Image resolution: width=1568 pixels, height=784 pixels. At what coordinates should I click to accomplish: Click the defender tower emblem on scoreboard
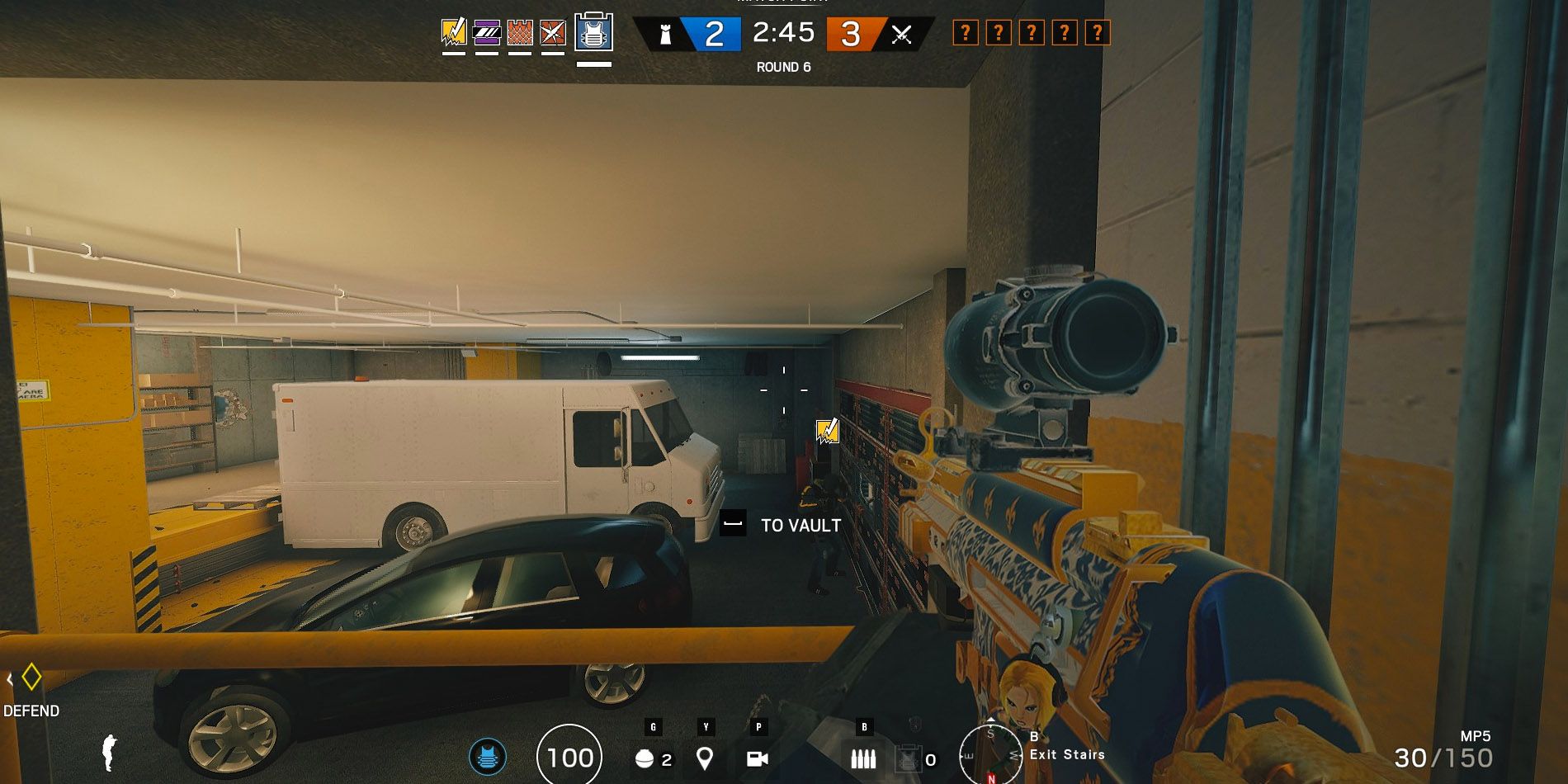pyautogui.click(x=665, y=35)
